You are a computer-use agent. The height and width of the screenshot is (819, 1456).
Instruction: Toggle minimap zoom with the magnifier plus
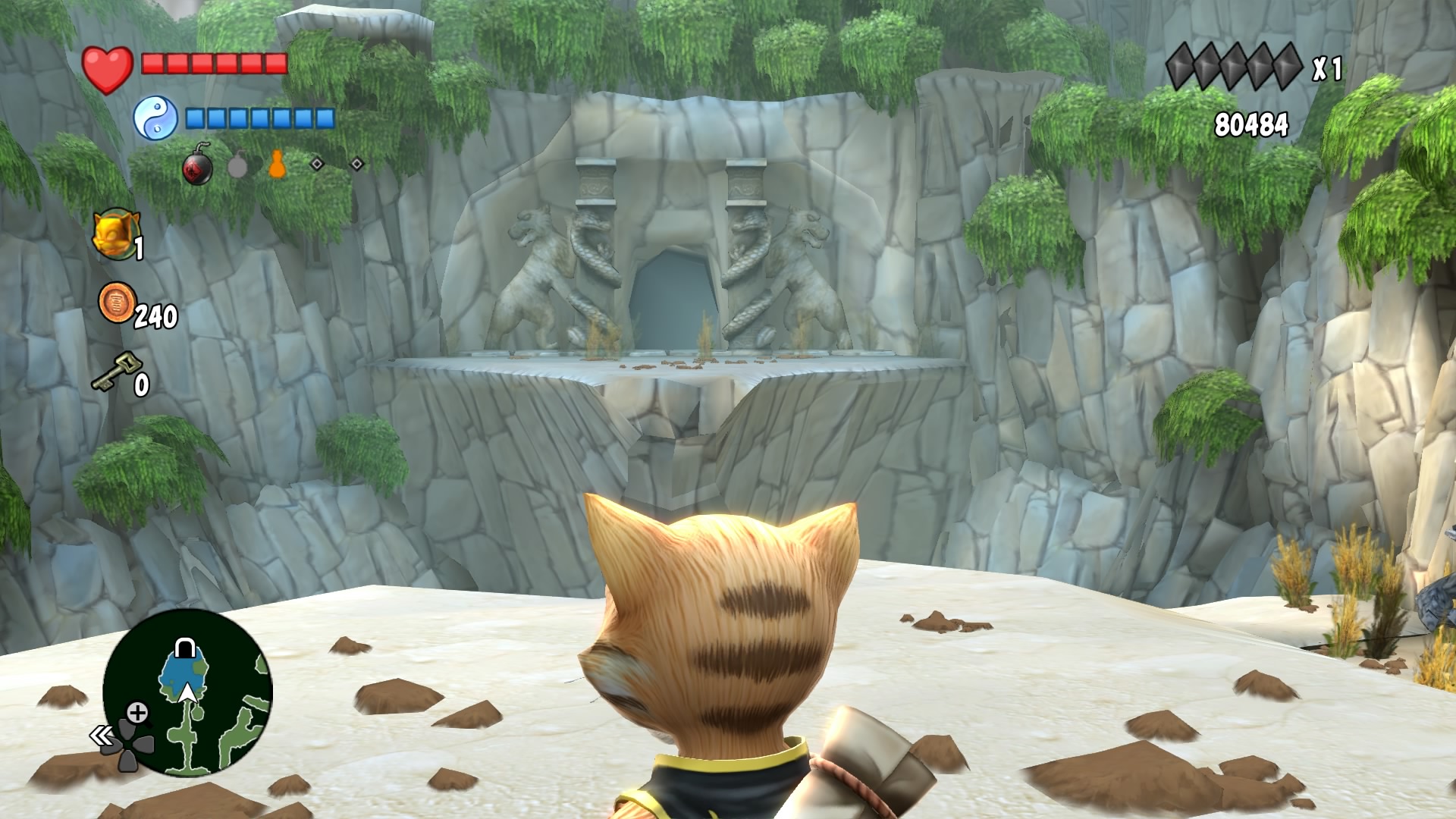pyautogui.click(x=138, y=712)
